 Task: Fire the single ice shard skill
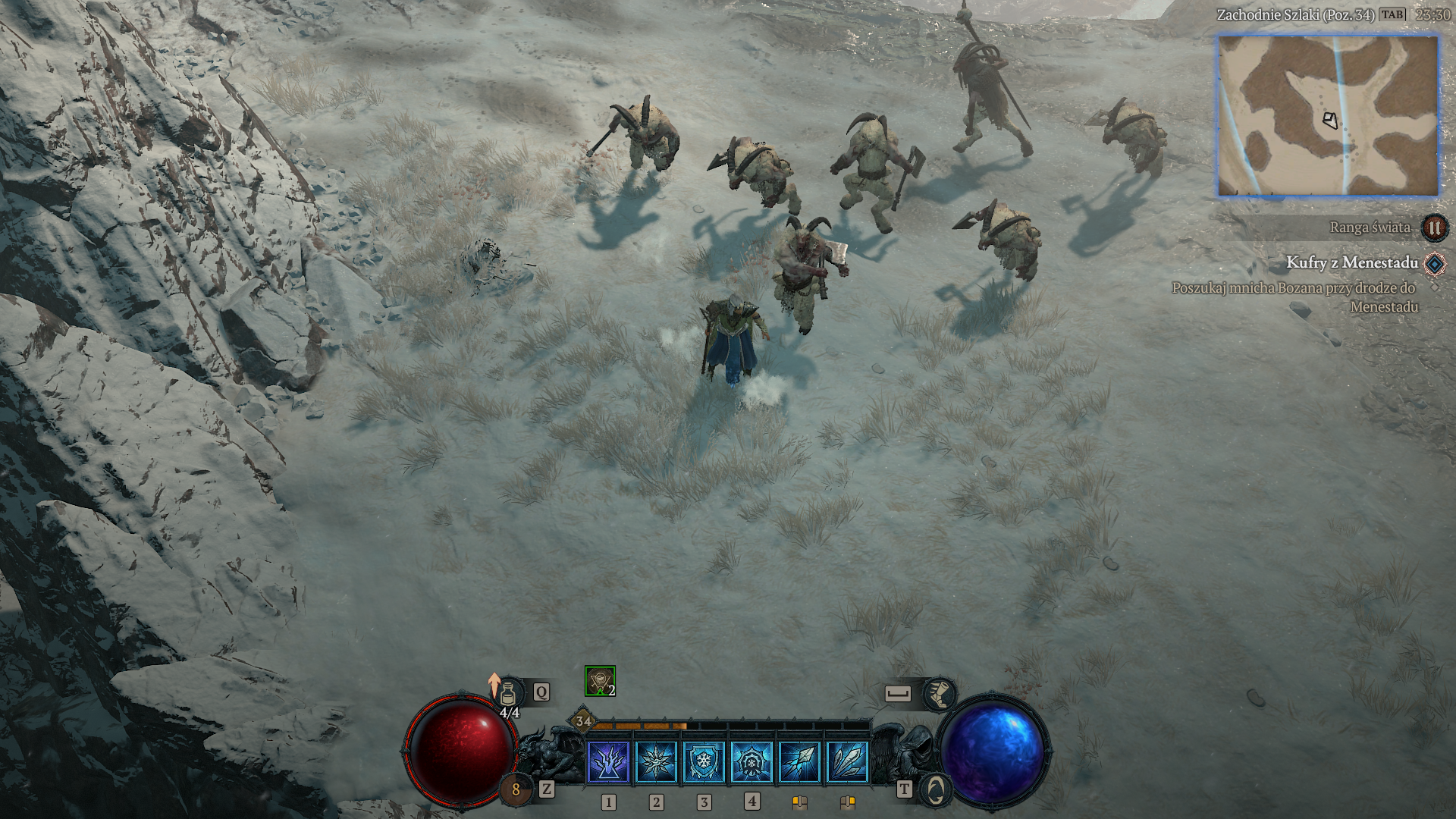click(x=799, y=761)
